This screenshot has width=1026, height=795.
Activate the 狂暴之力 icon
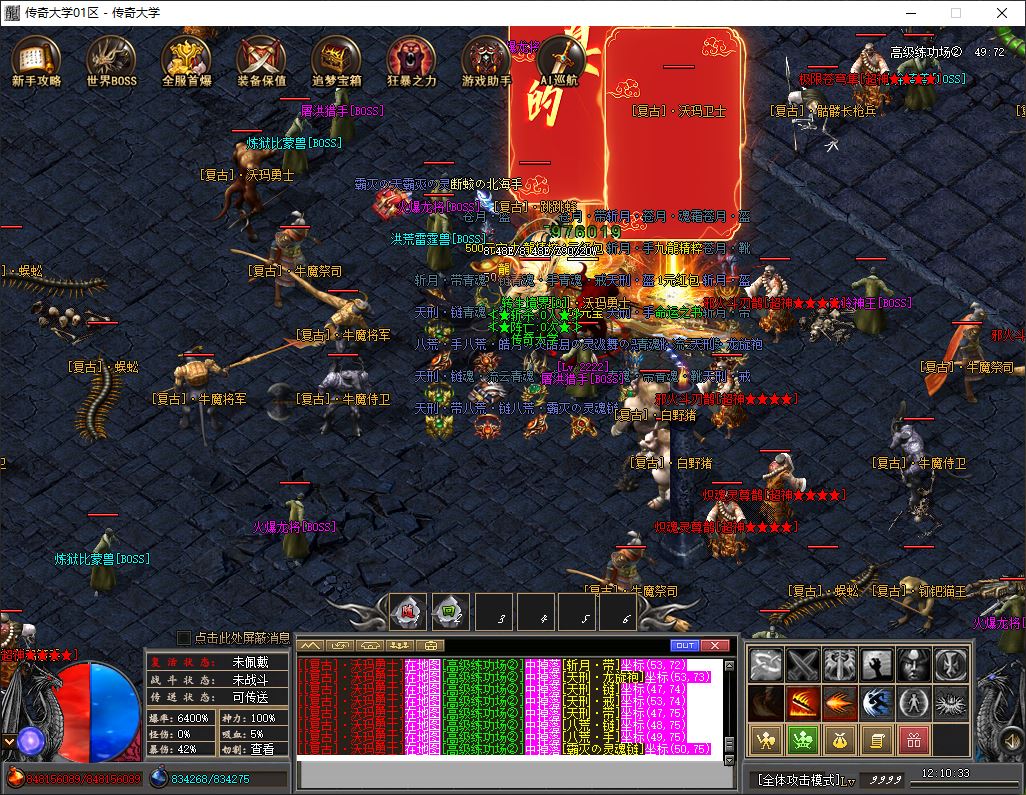412,61
